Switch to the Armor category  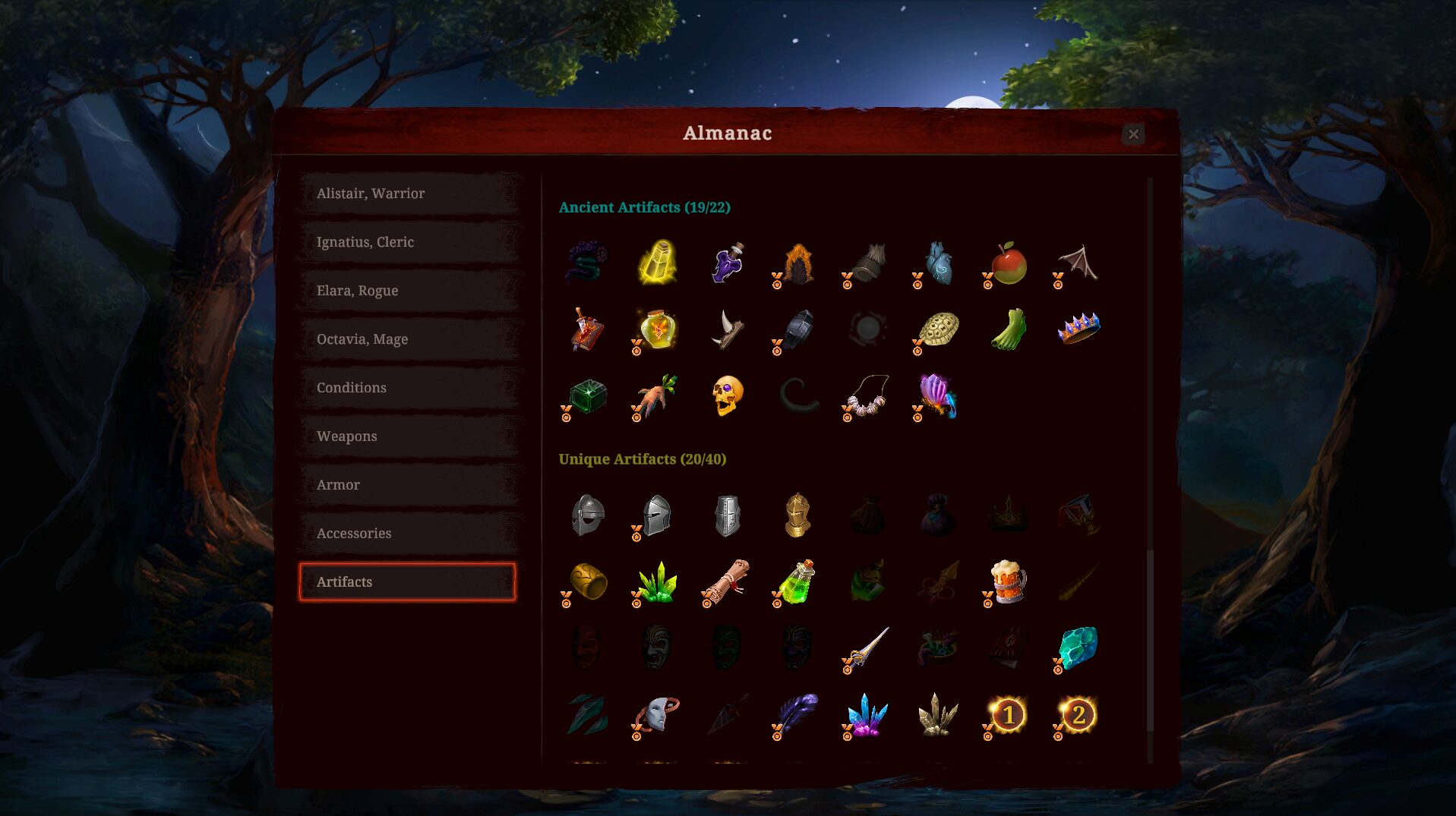point(409,485)
